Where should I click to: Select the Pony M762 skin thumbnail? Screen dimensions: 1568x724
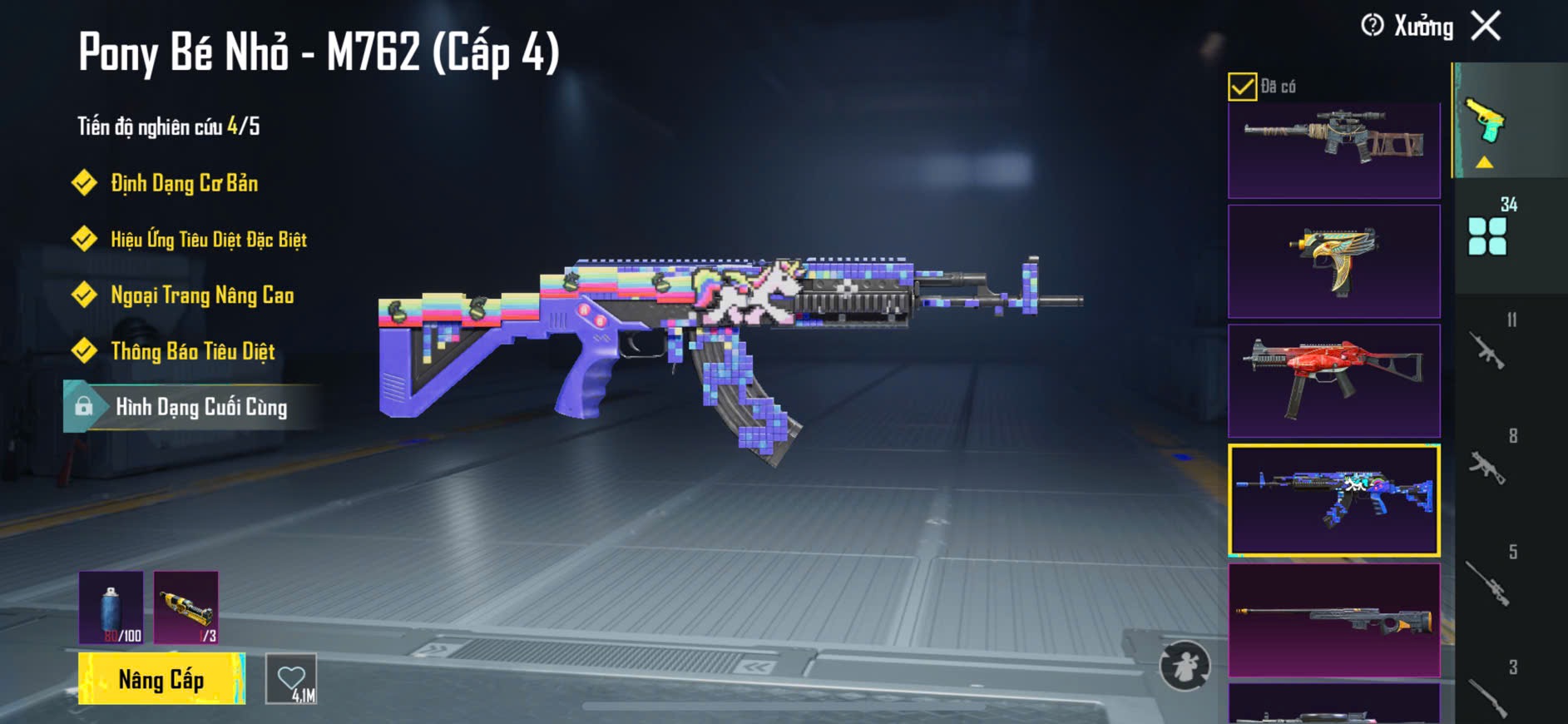[x=1333, y=500]
